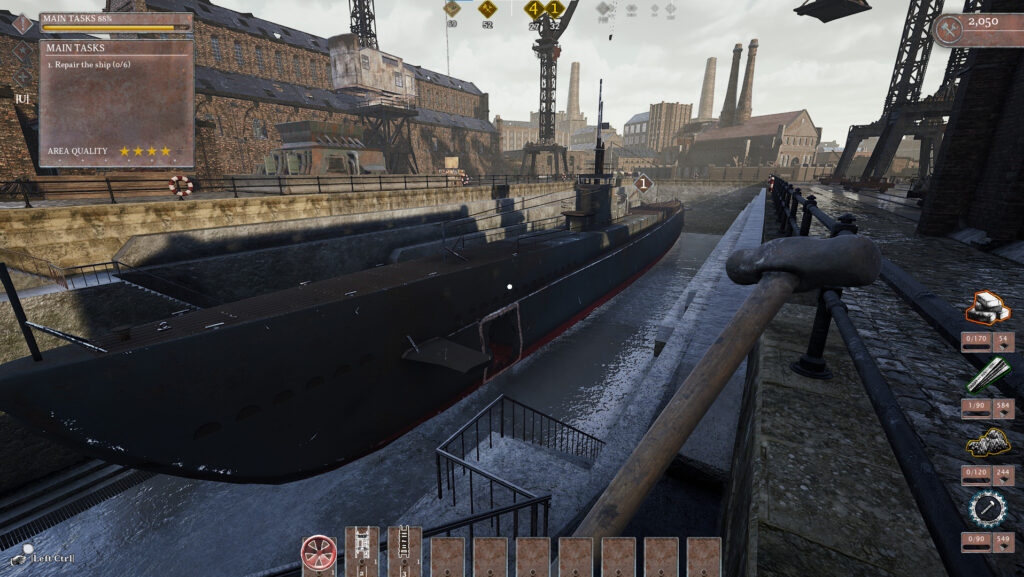The width and height of the screenshot is (1024, 577).
Task: Click the numbered objective marker above the ship
Action: (x=644, y=183)
